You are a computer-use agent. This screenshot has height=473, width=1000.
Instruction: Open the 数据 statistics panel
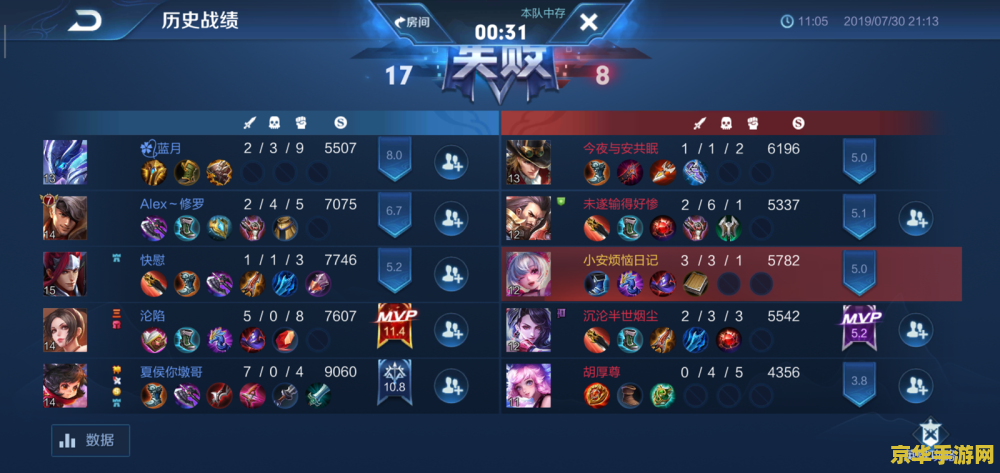point(90,440)
